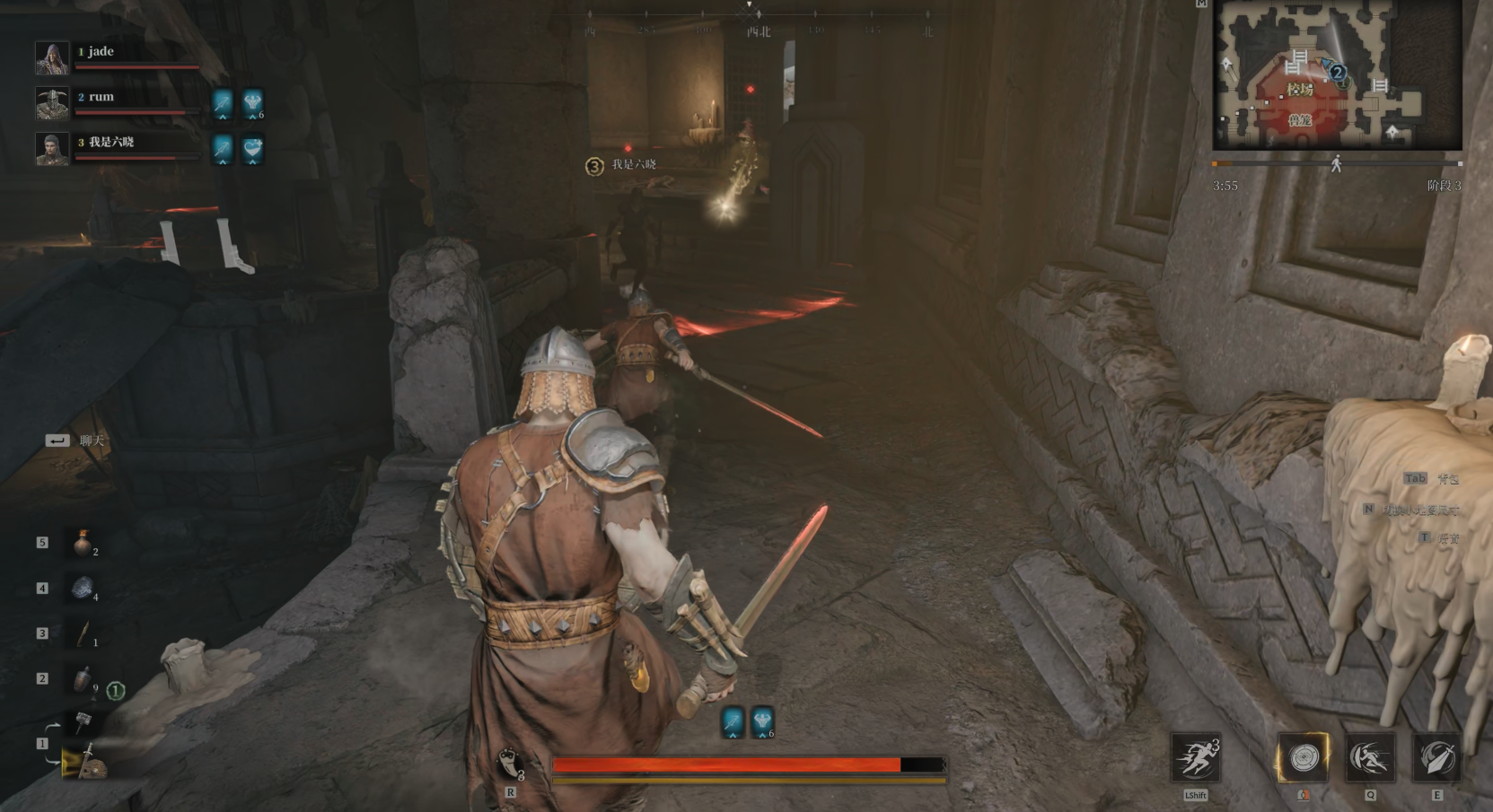This screenshot has height=812, width=1493.
Task: Inspect rum's muscle strength buff icon
Action: click(253, 103)
